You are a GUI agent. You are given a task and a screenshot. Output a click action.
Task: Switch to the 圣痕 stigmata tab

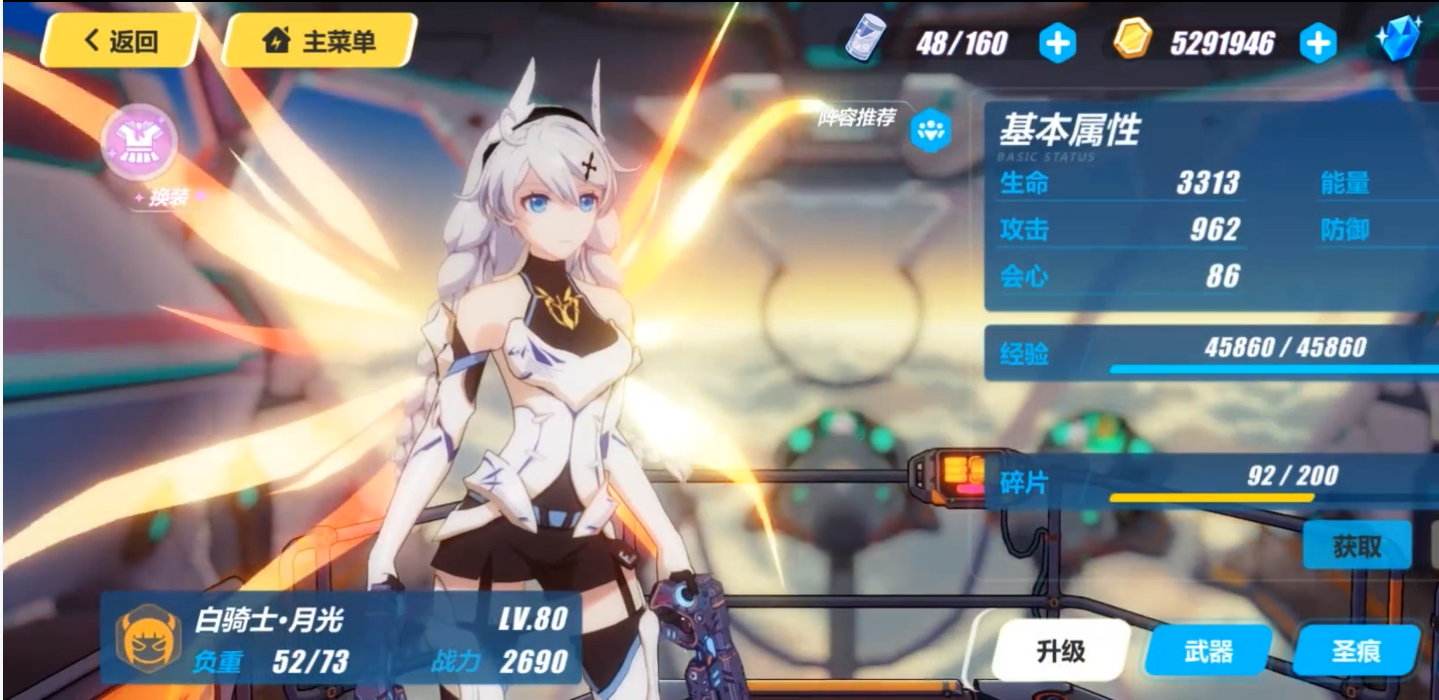pyautogui.click(x=1356, y=652)
